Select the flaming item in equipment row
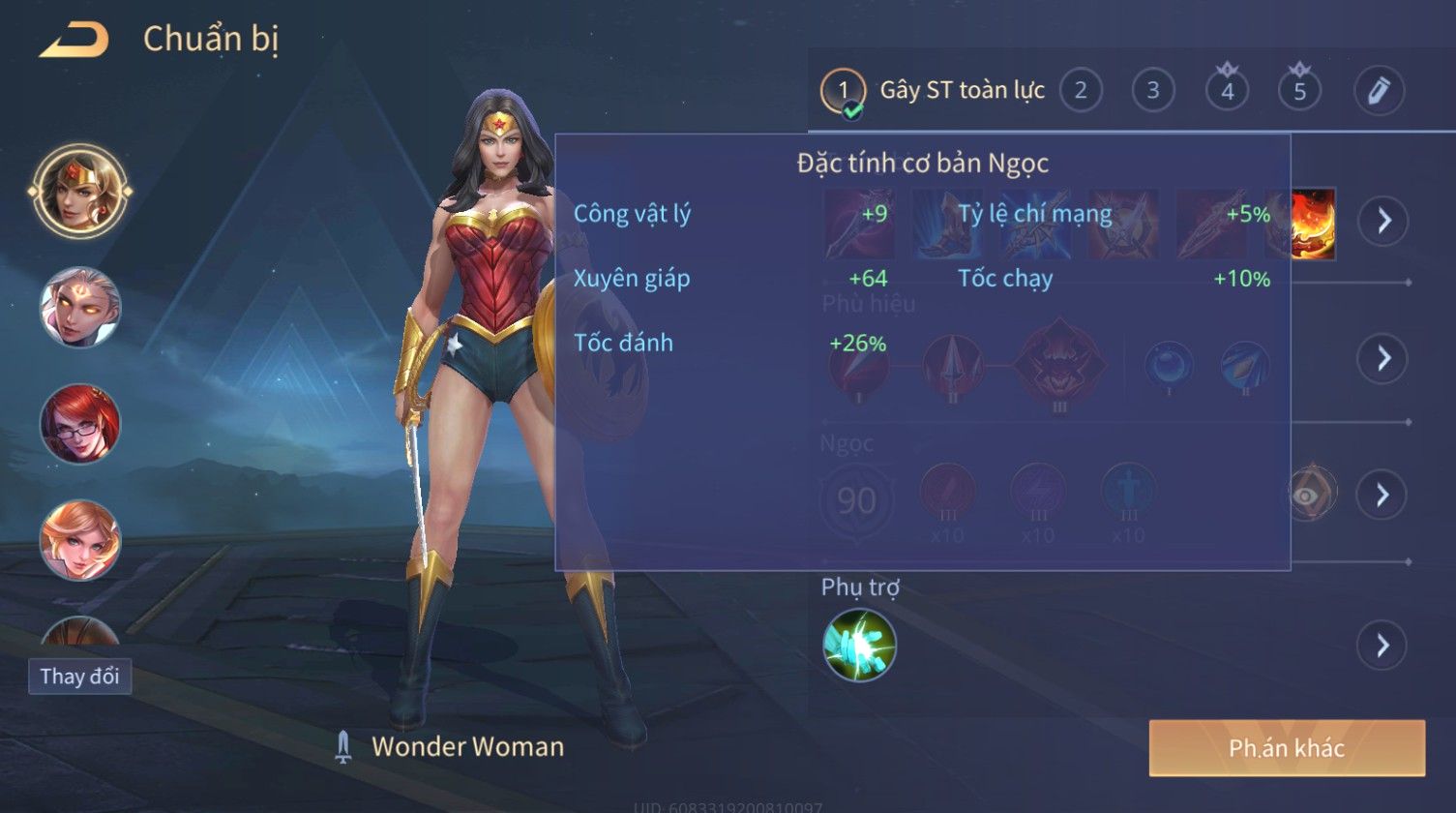 (1313, 224)
